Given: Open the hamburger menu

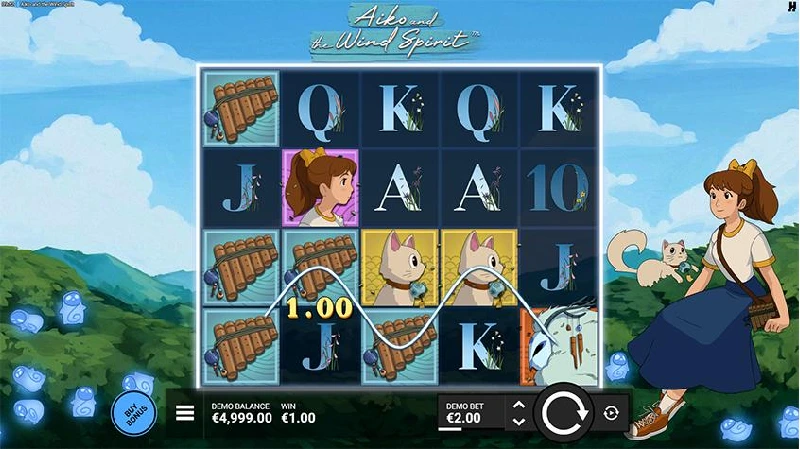Looking at the screenshot, I should pos(185,412).
